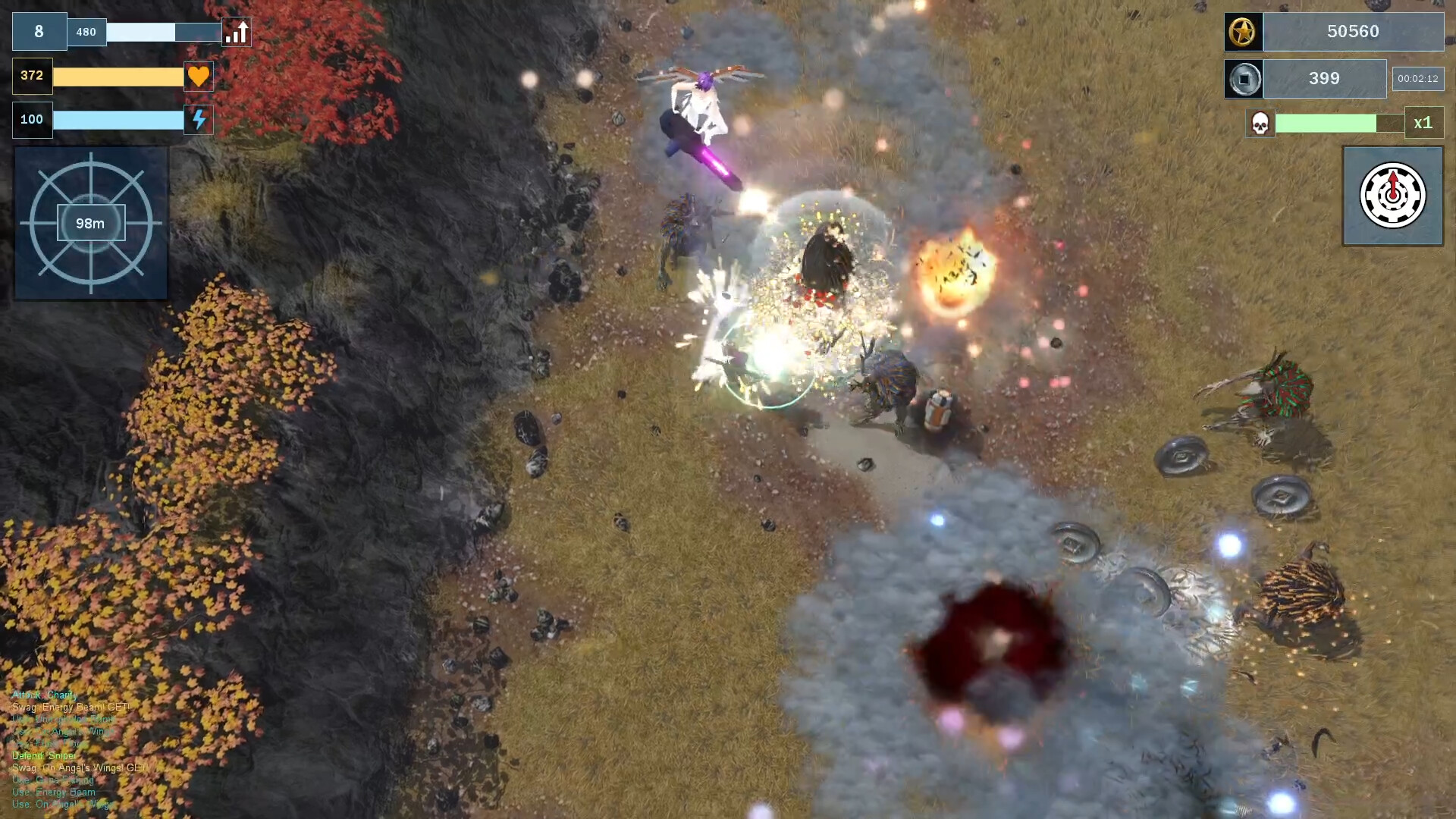Click the green kill-streak progress bar
1456x819 pixels.
[x=1326, y=122]
